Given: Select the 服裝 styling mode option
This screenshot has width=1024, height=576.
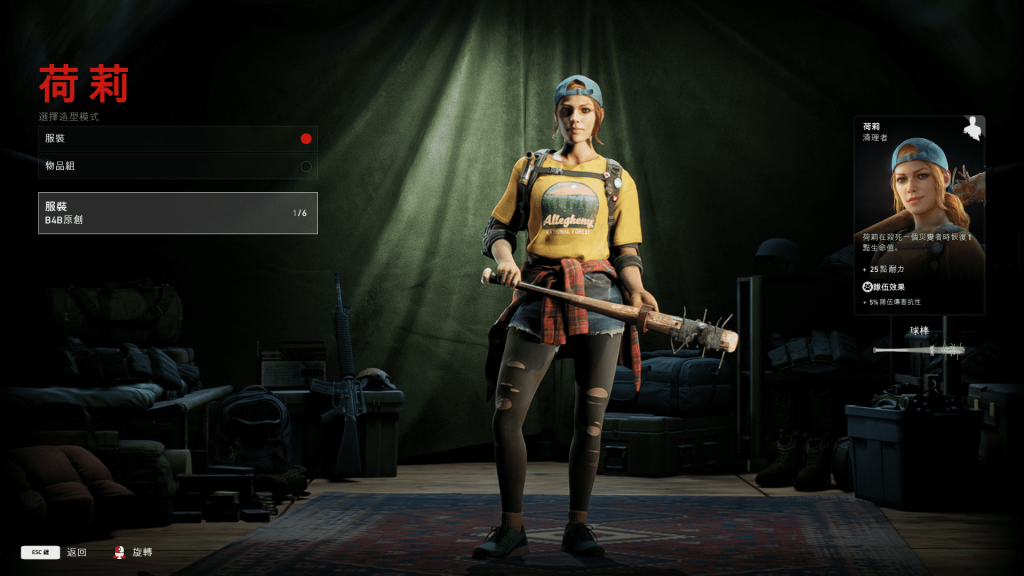Looking at the screenshot, I should click(x=177, y=139).
